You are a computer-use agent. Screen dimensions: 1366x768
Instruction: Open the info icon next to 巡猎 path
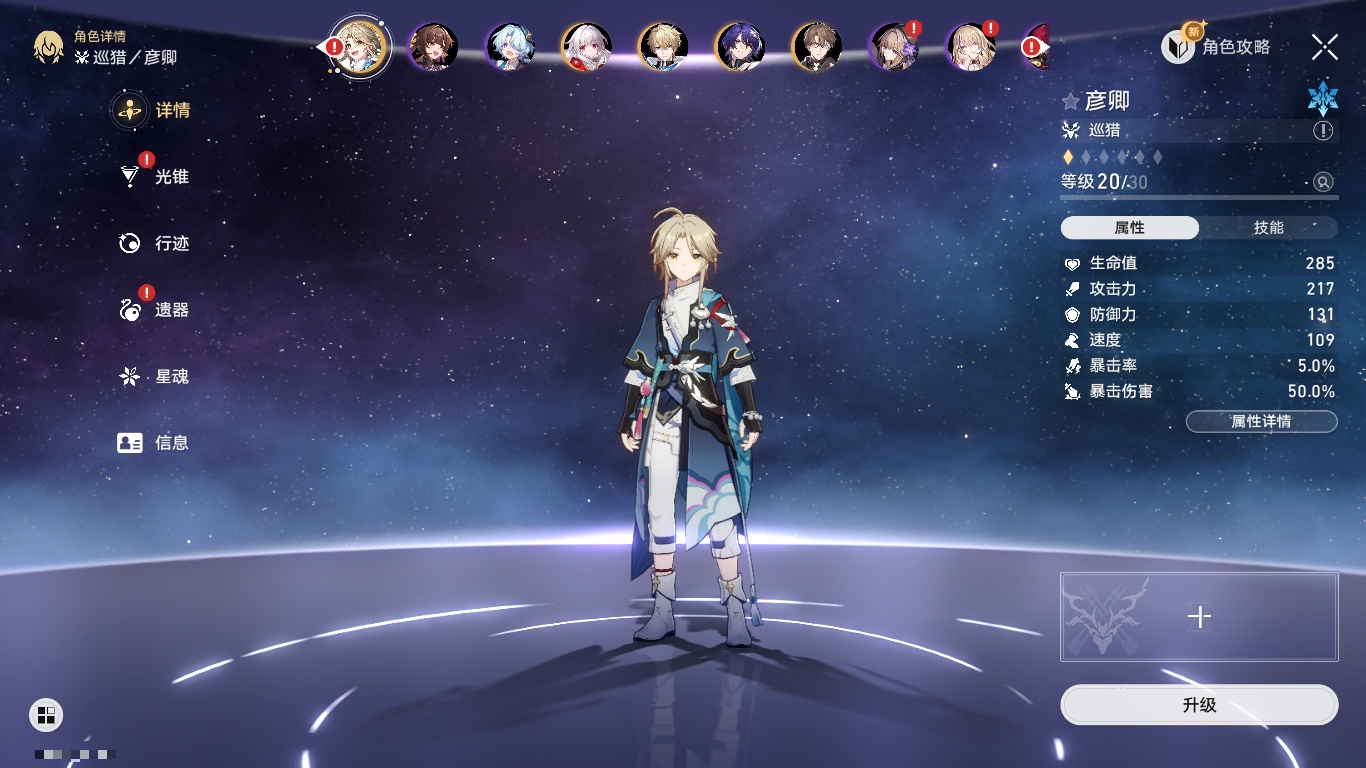tap(1323, 131)
